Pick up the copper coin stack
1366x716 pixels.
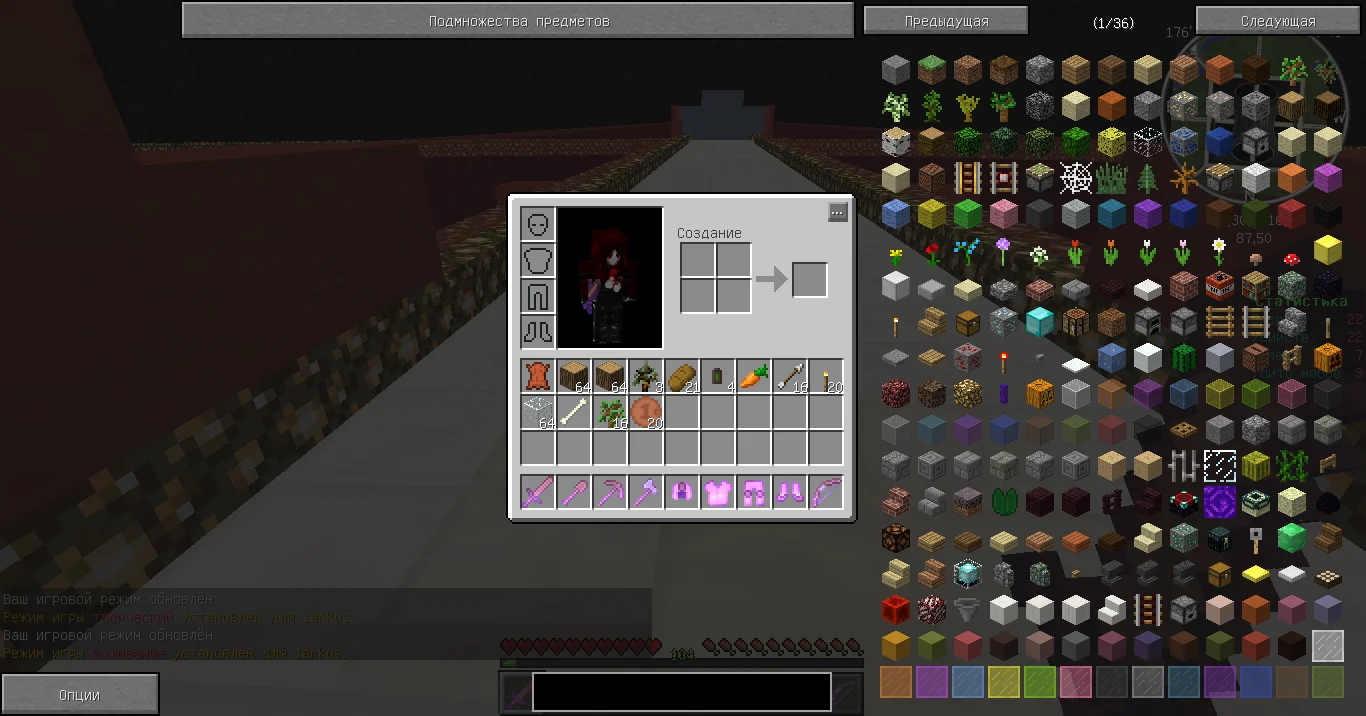point(646,412)
